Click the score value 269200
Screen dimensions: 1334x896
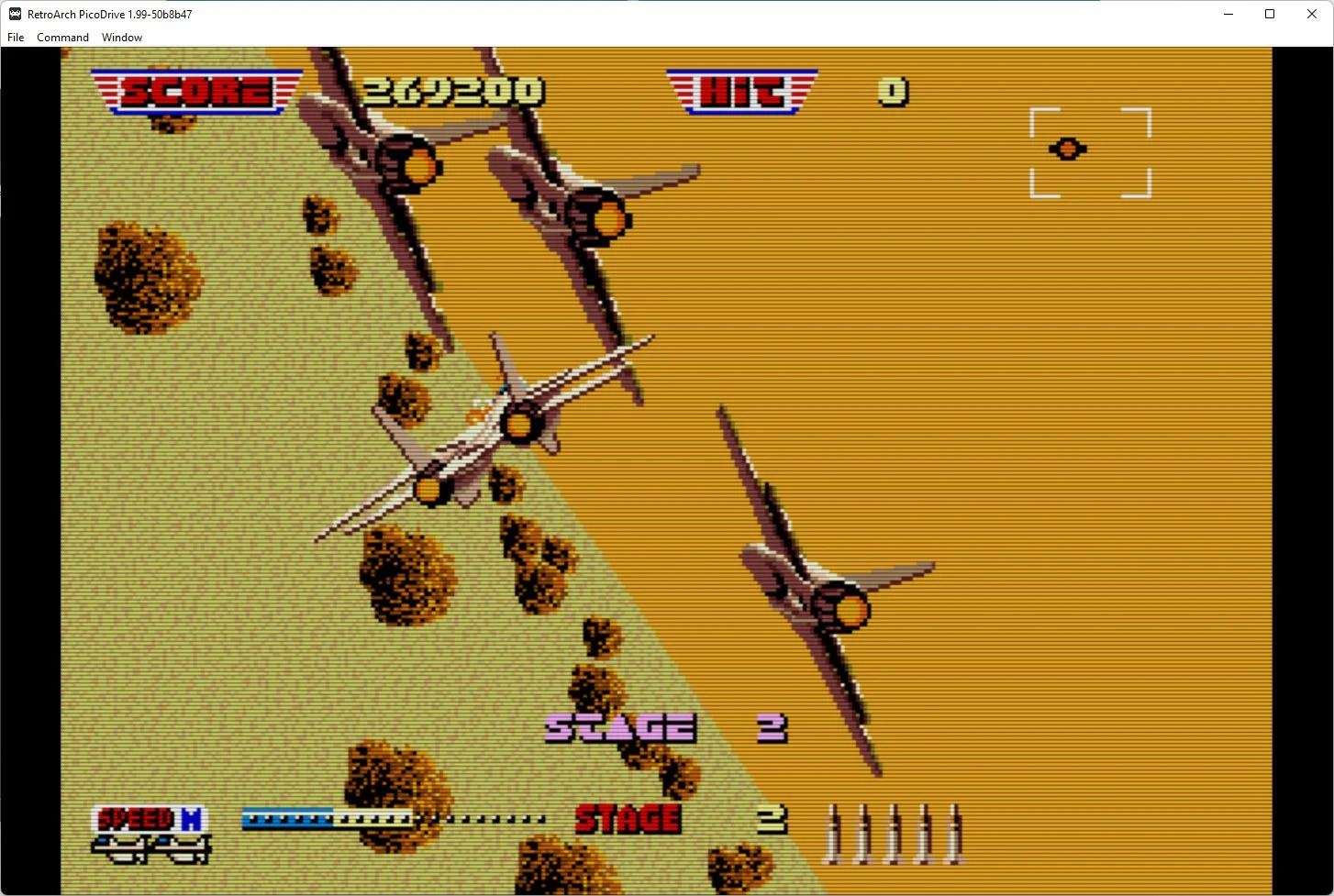[x=453, y=90]
